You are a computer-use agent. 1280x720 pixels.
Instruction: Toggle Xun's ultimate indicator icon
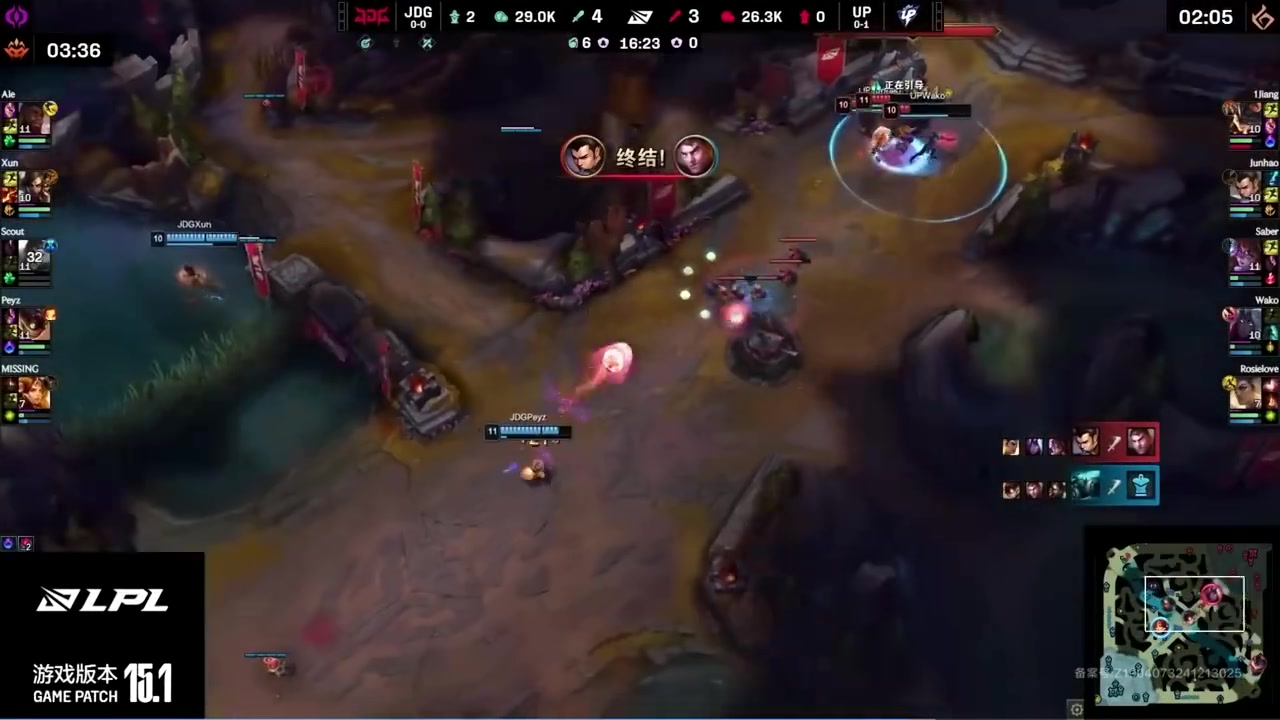[49, 178]
